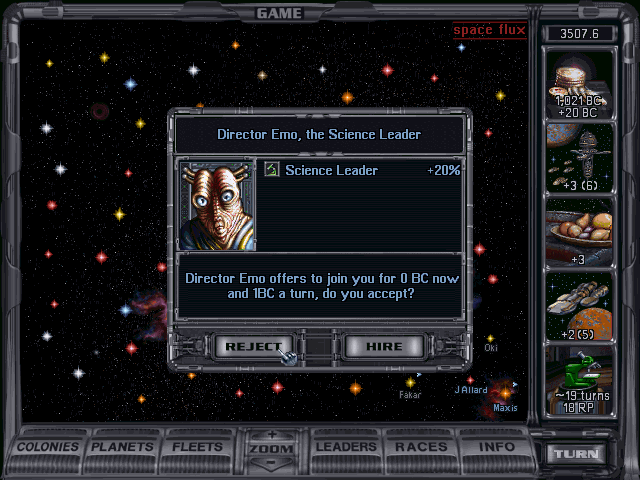Open the fleet command points panel
640x480 pixels.
point(576,158)
